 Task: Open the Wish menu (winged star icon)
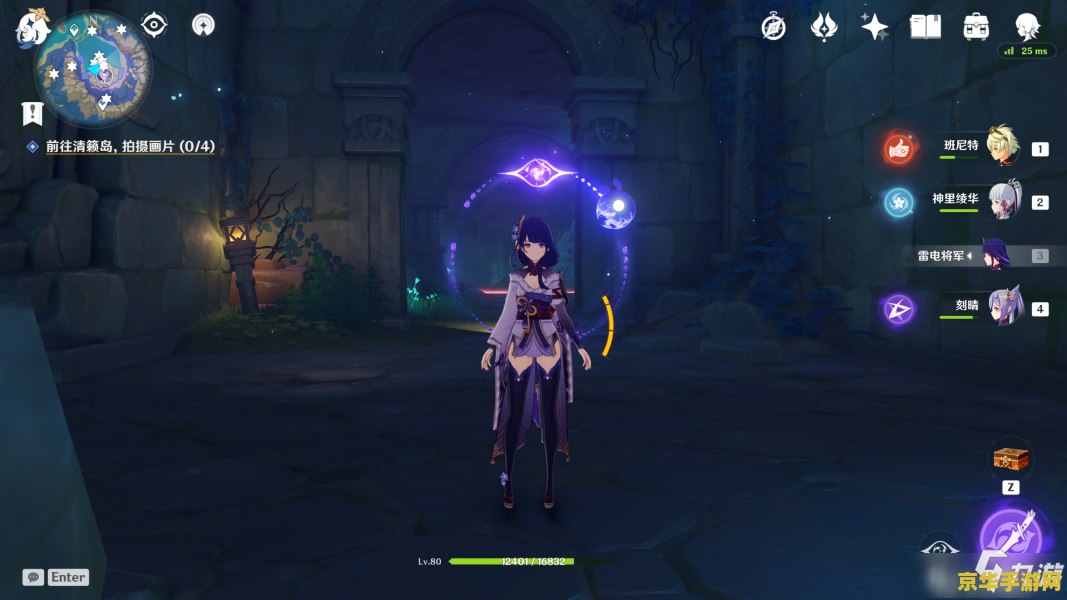(823, 27)
